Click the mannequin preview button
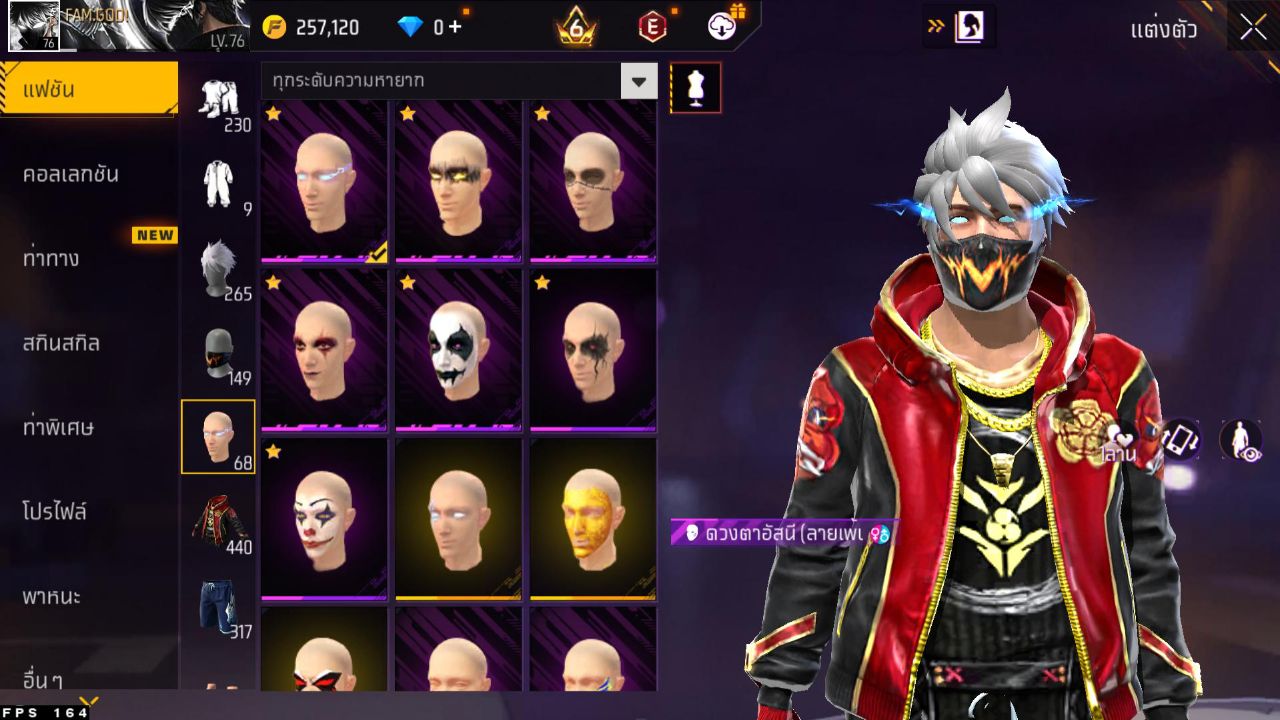1280x720 pixels. (695, 88)
